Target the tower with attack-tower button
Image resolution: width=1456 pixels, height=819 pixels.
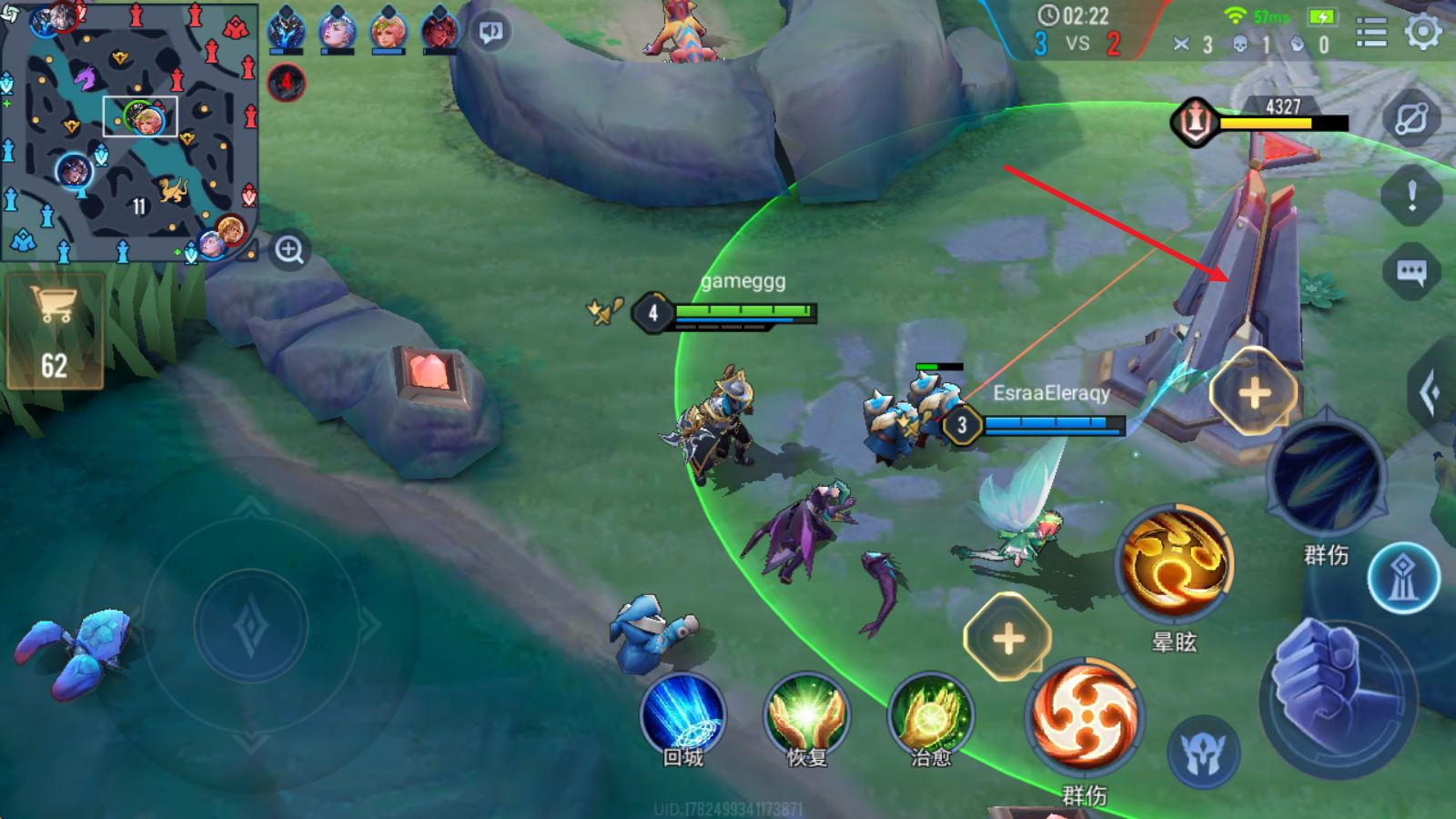coord(1403,578)
